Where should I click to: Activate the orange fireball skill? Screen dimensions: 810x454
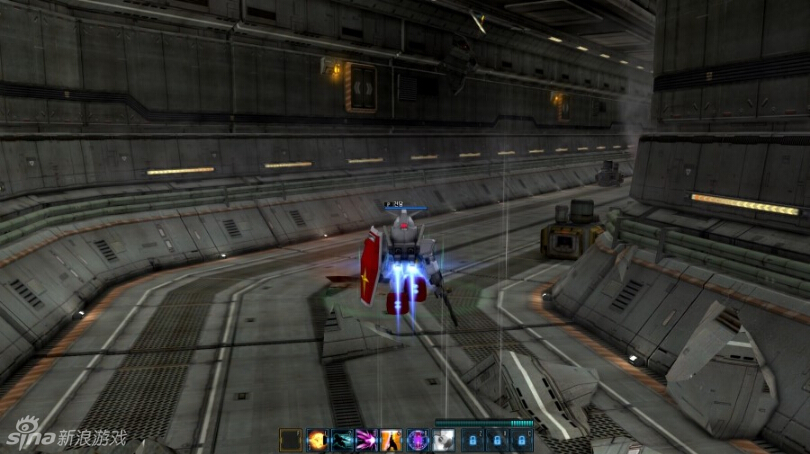pyautogui.click(x=316, y=439)
